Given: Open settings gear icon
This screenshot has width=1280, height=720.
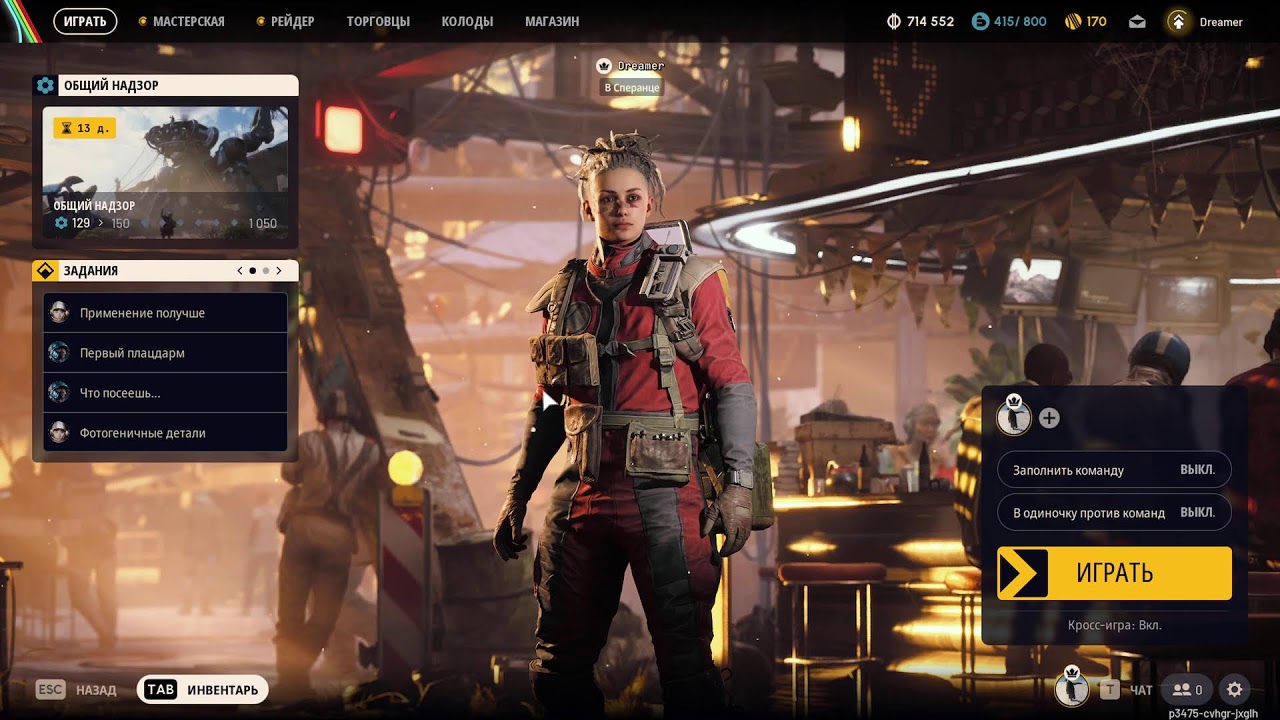Looking at the screenshot, I should point(1235,690).
